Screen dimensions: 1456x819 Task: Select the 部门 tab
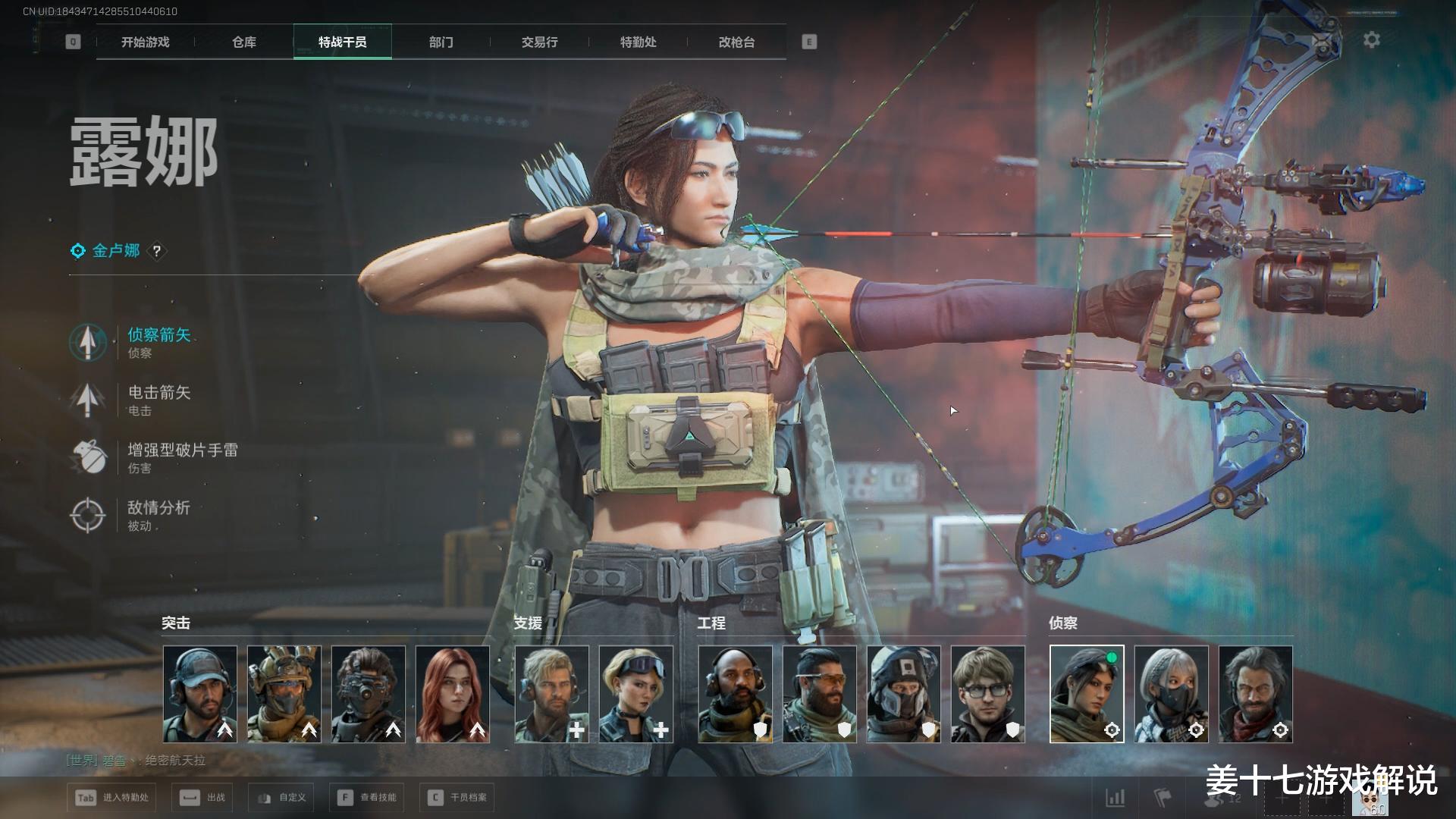point(441,42)
